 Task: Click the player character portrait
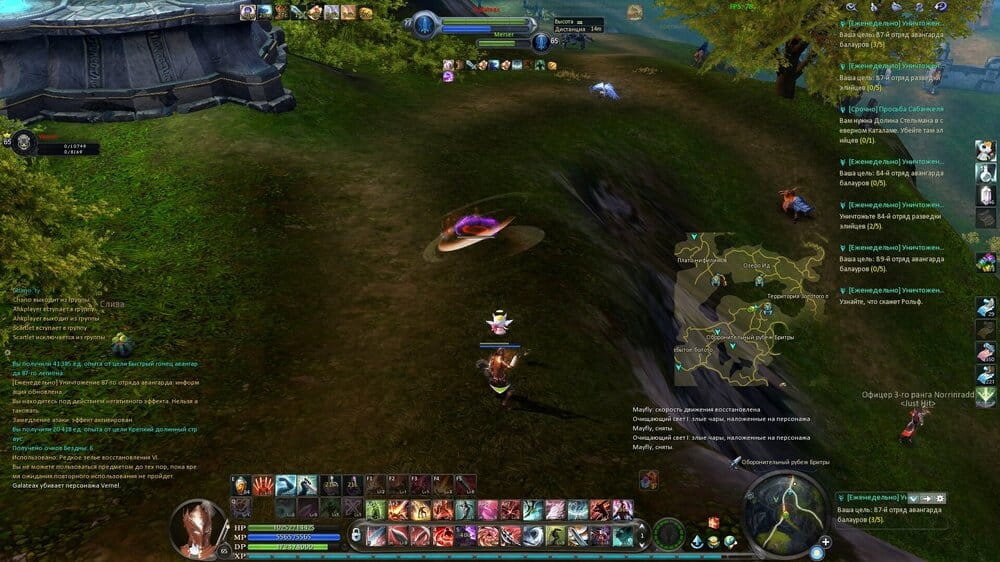click(x=199, y=527)
